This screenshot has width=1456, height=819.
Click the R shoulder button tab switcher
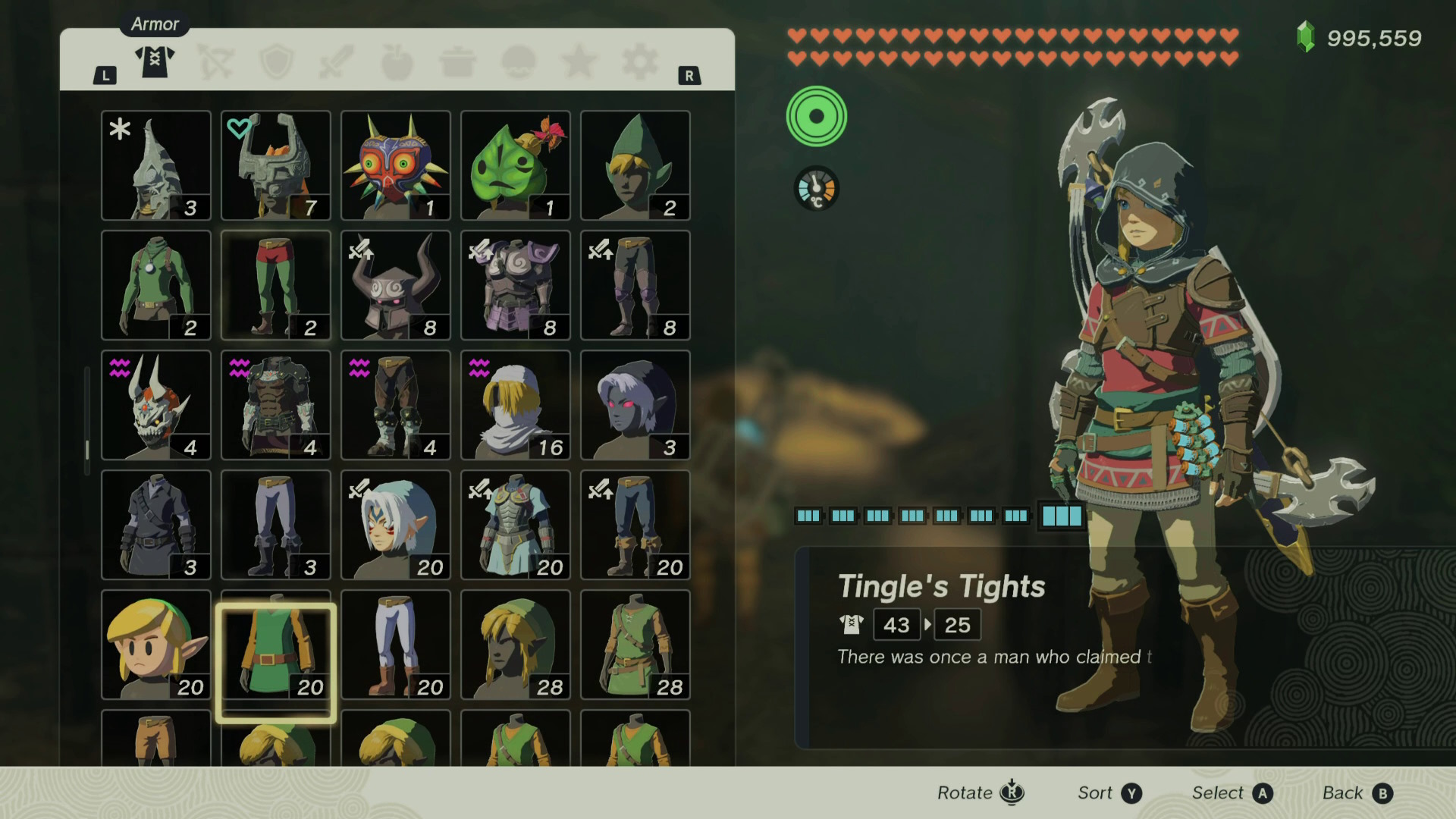point(689,76)
